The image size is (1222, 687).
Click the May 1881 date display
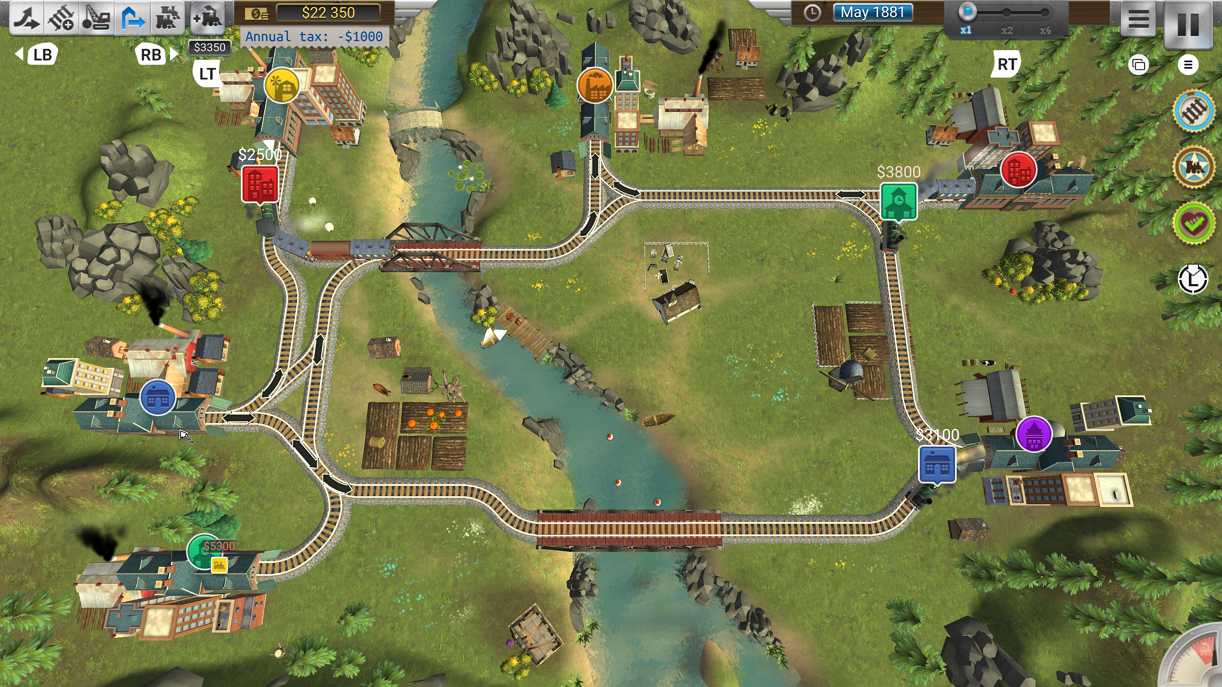coord(872,13)
